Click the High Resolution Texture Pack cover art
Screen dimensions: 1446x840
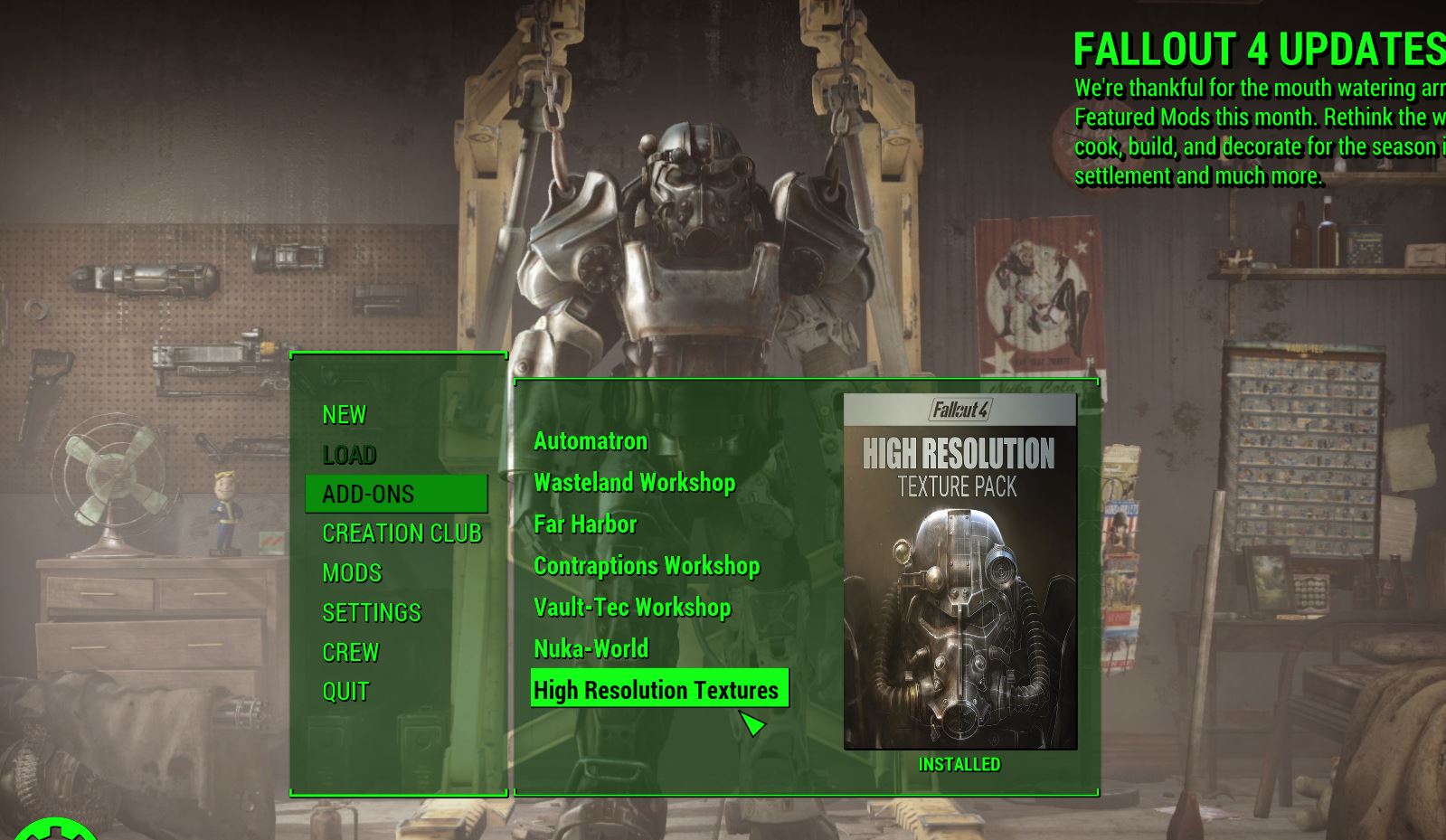(958, 571)
